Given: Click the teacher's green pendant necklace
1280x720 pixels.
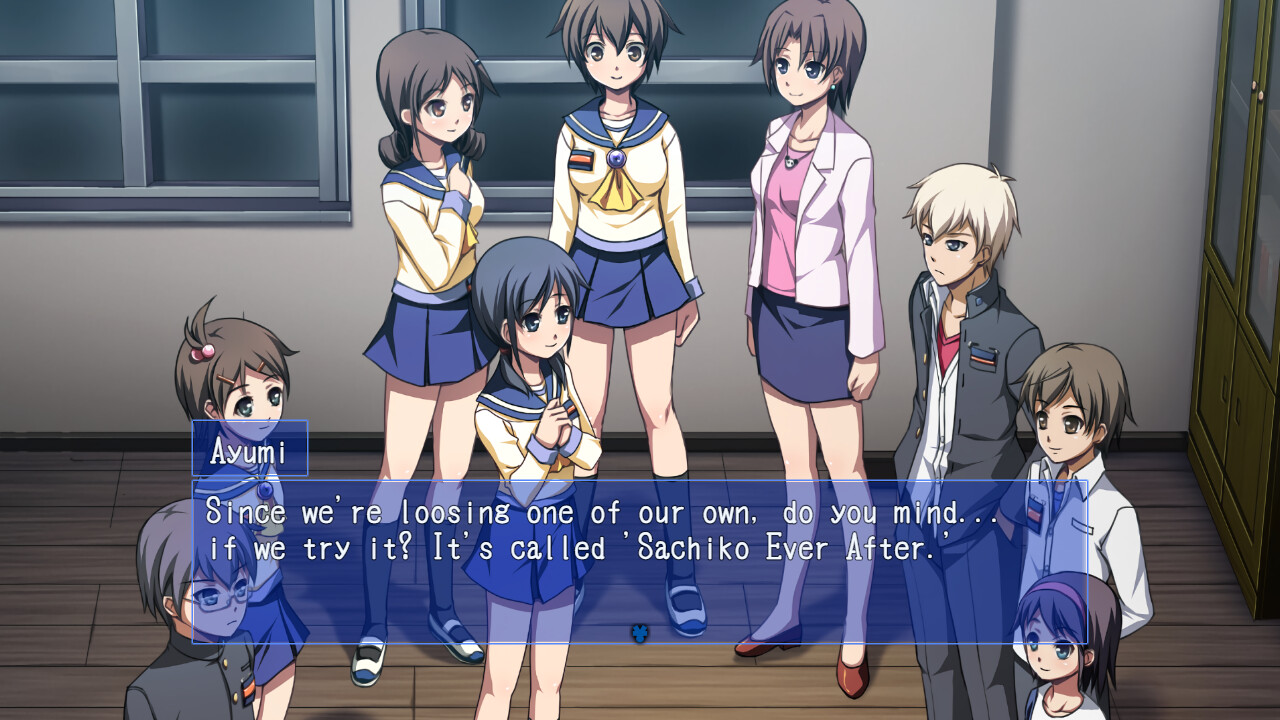Looking at the screenshot, I should [x=789, y=161].
